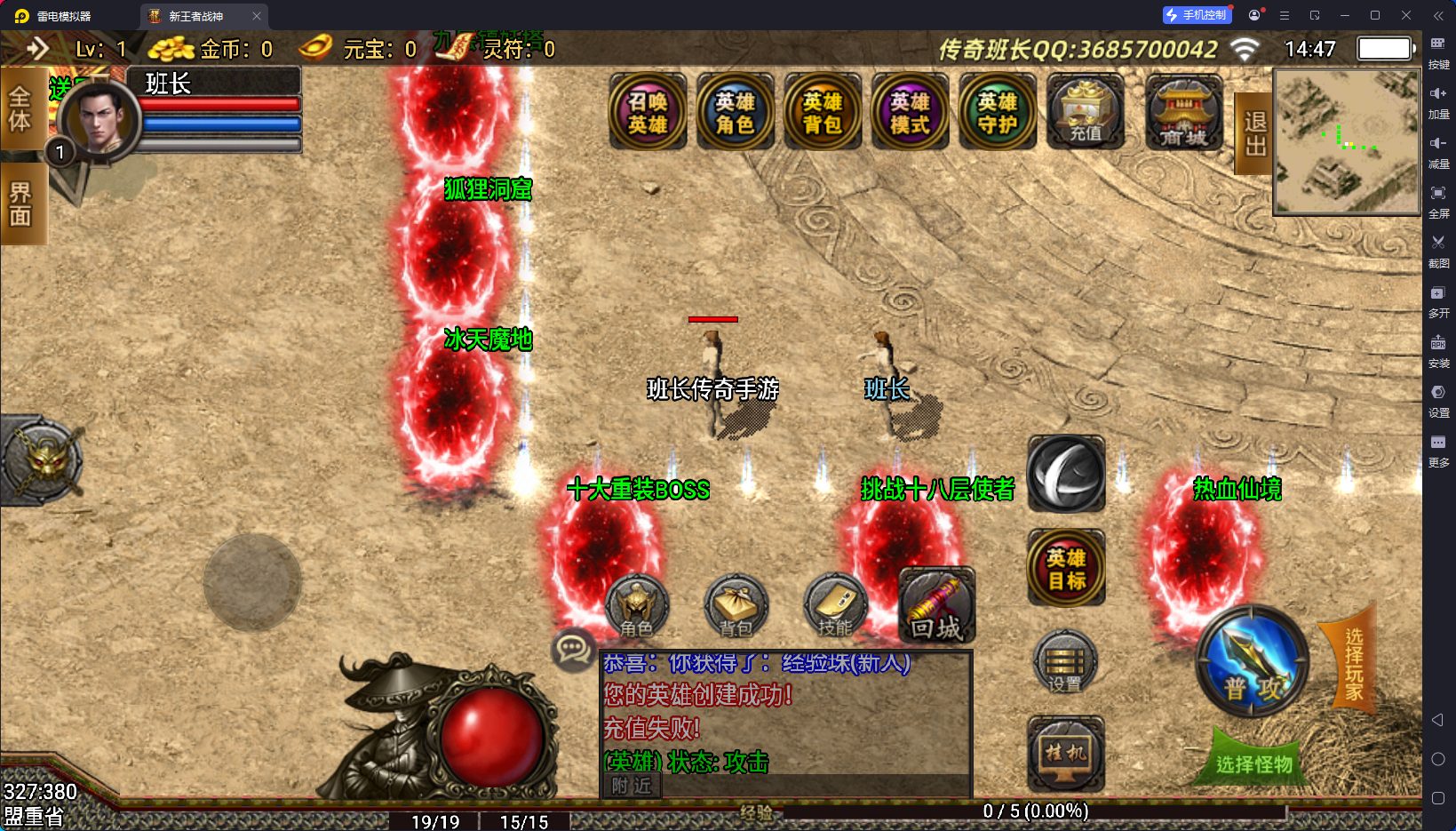Open the 商城 shop icon
1456x831 pixels.
click(x=1183, y=113)
